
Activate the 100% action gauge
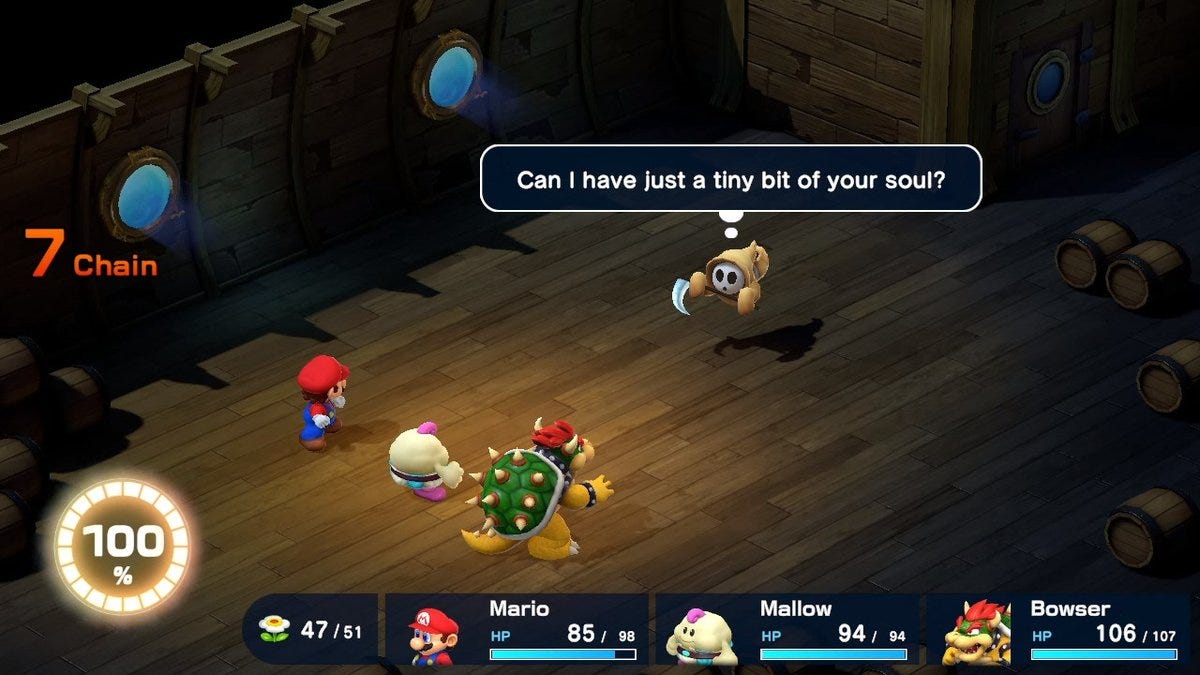[121, 547]
